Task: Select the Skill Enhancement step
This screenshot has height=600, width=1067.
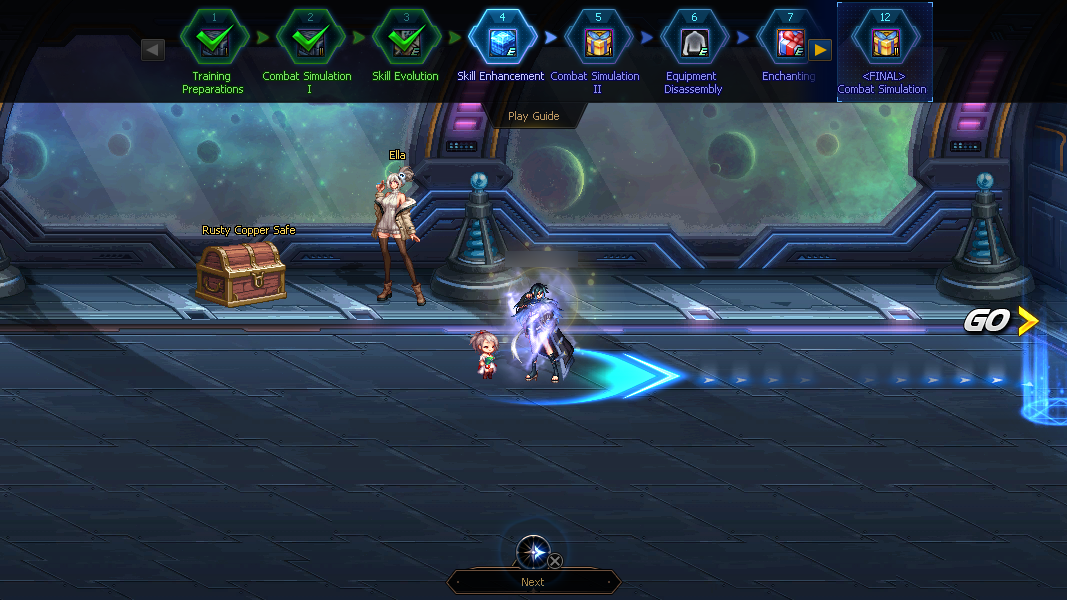Action: (501, 39)
